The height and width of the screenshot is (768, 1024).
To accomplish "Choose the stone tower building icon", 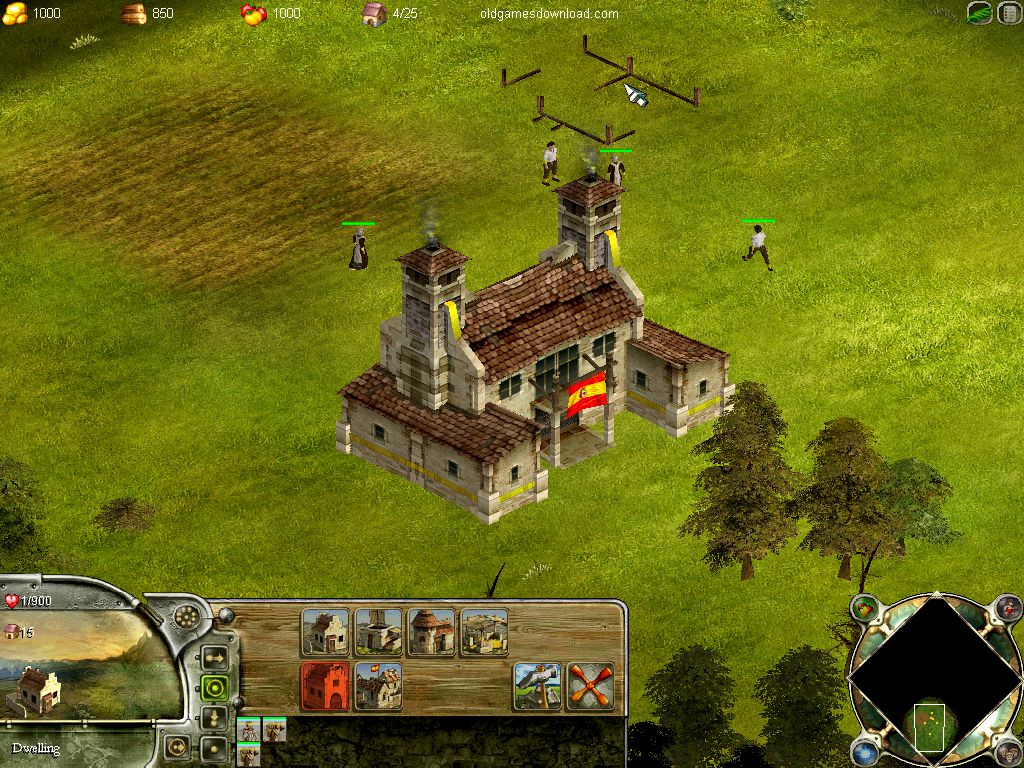I will coord(379,632).
